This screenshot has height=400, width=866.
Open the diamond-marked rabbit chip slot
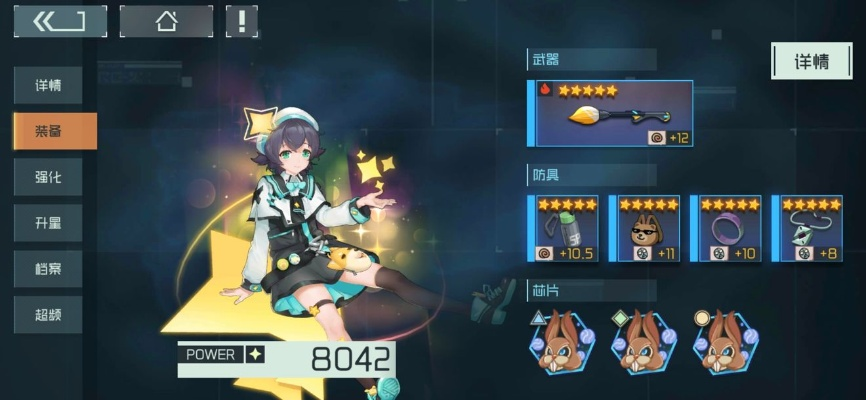(x=644, y=342)
